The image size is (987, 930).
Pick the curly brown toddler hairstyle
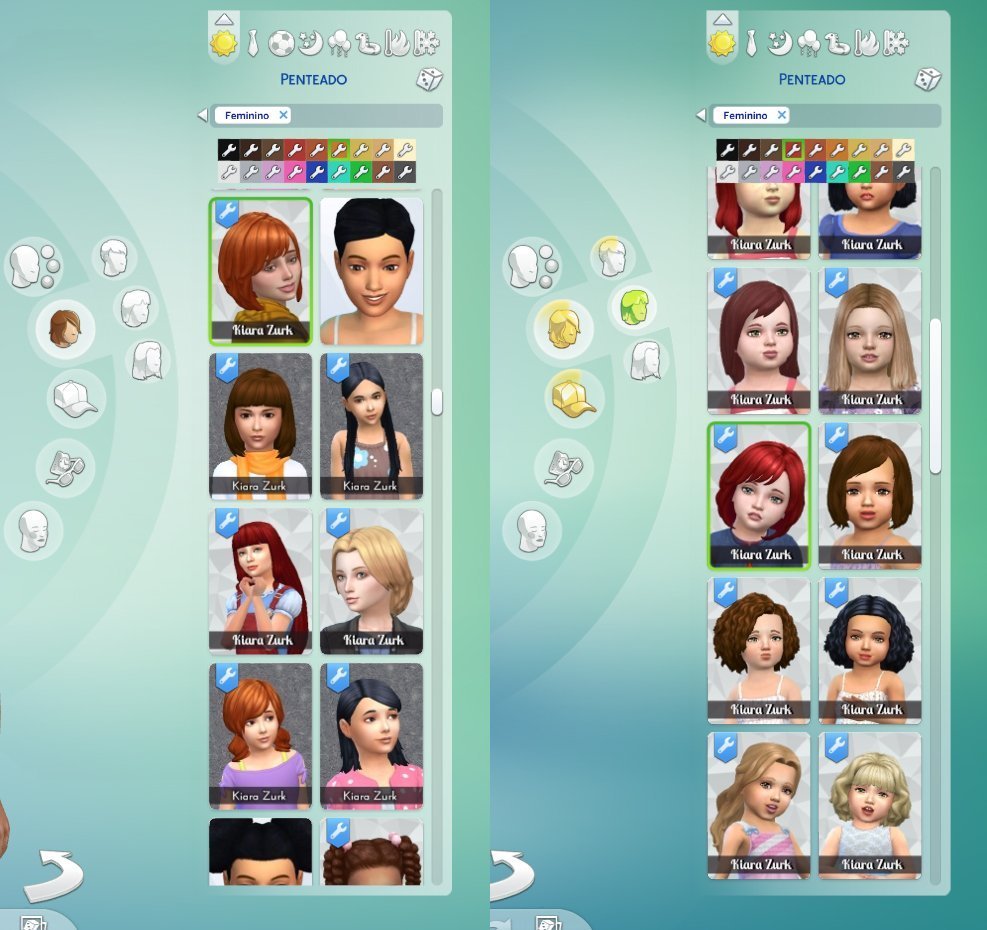(759, 649)
